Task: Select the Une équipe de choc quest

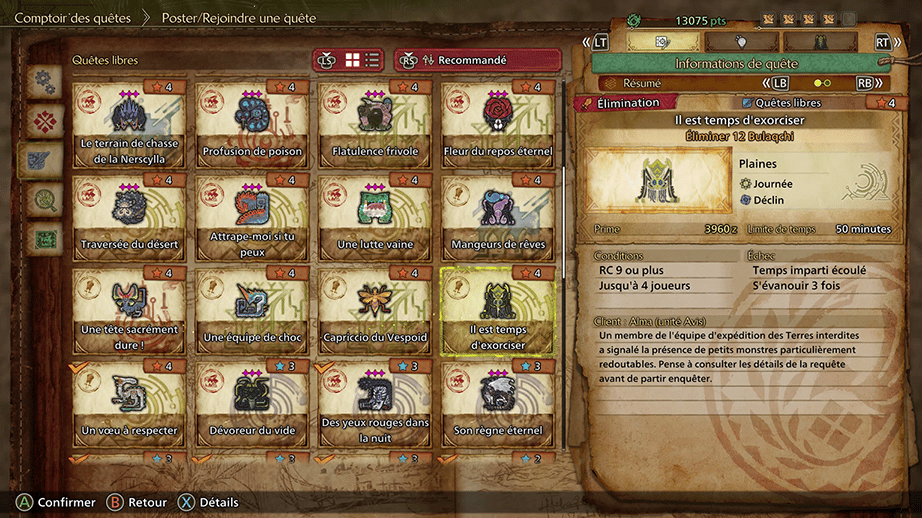Action: [252, 310]
